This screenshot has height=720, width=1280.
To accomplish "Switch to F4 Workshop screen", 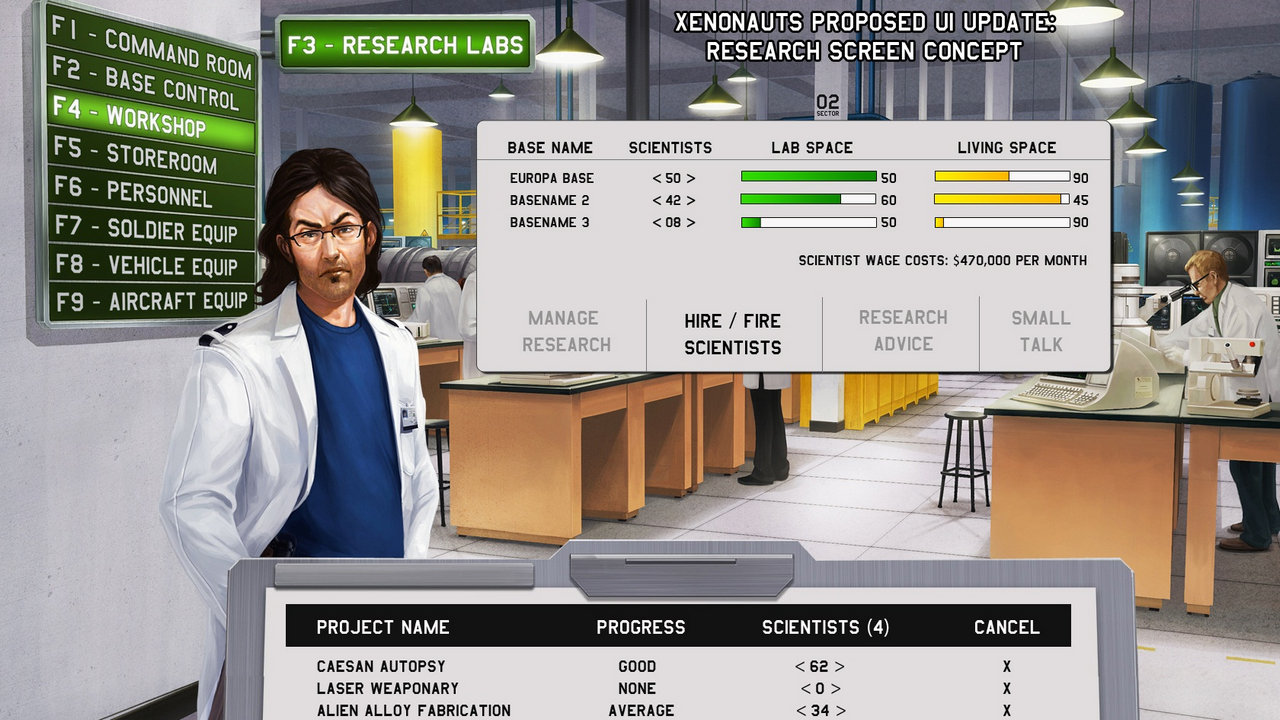I will 151,121.
